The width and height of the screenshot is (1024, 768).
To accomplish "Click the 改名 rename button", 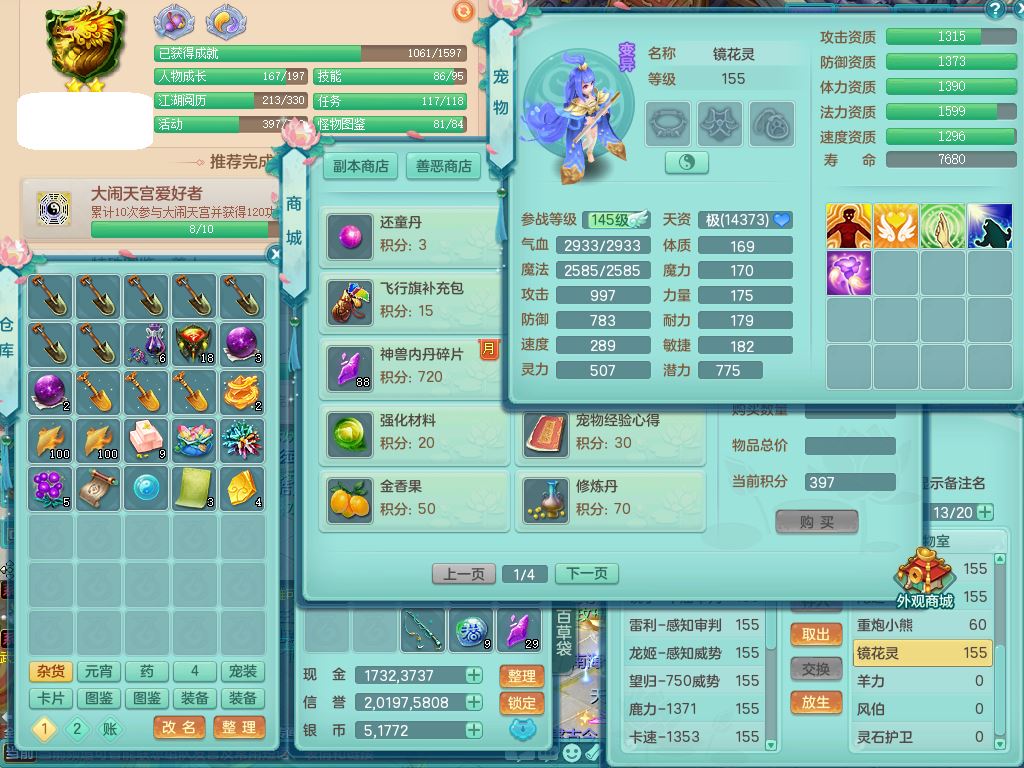I will pos(179,727).
